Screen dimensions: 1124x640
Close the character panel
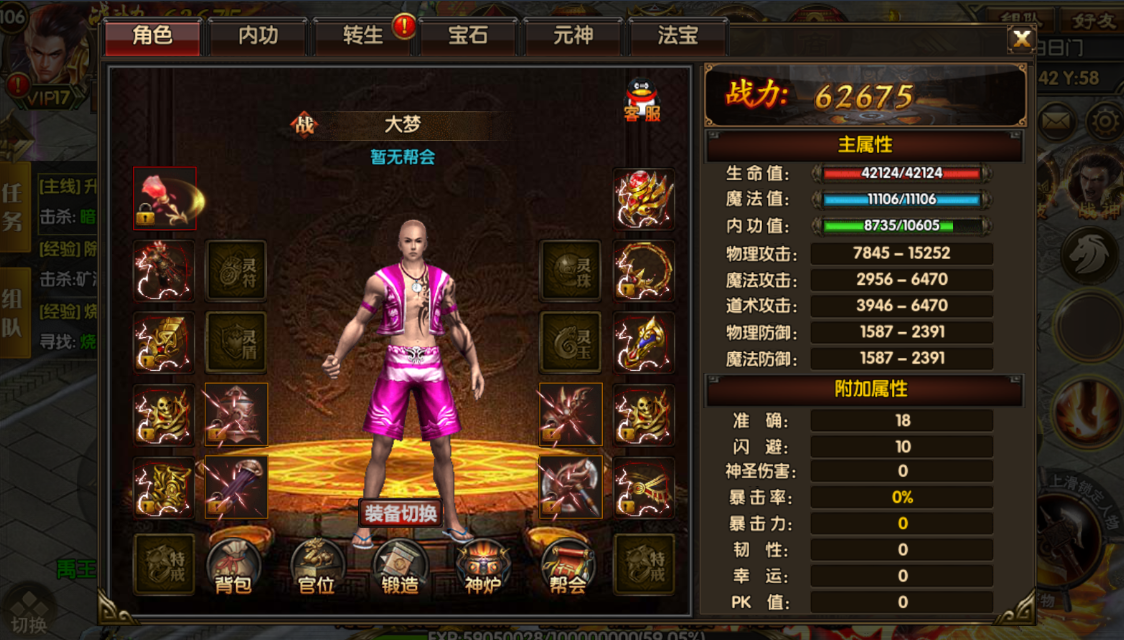pos(1021,39)
